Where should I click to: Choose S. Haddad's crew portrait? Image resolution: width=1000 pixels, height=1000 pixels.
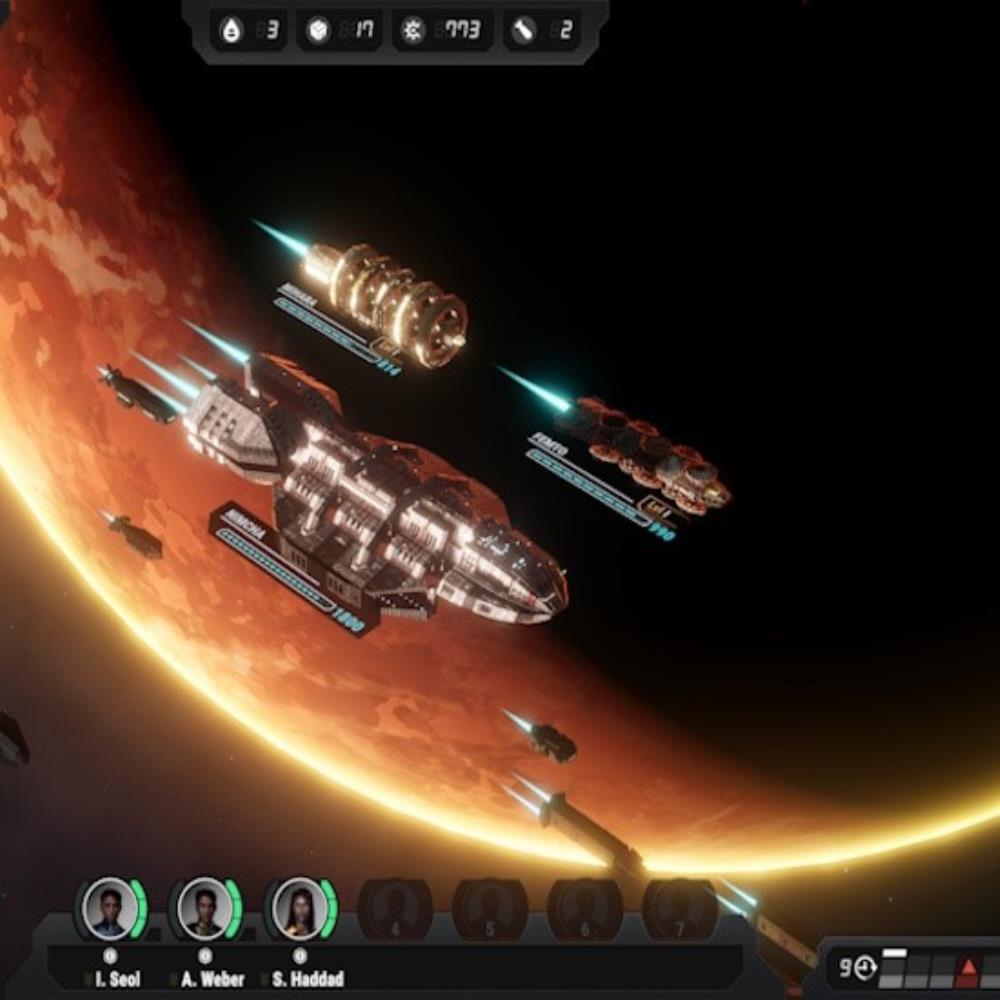coord(299,908)
